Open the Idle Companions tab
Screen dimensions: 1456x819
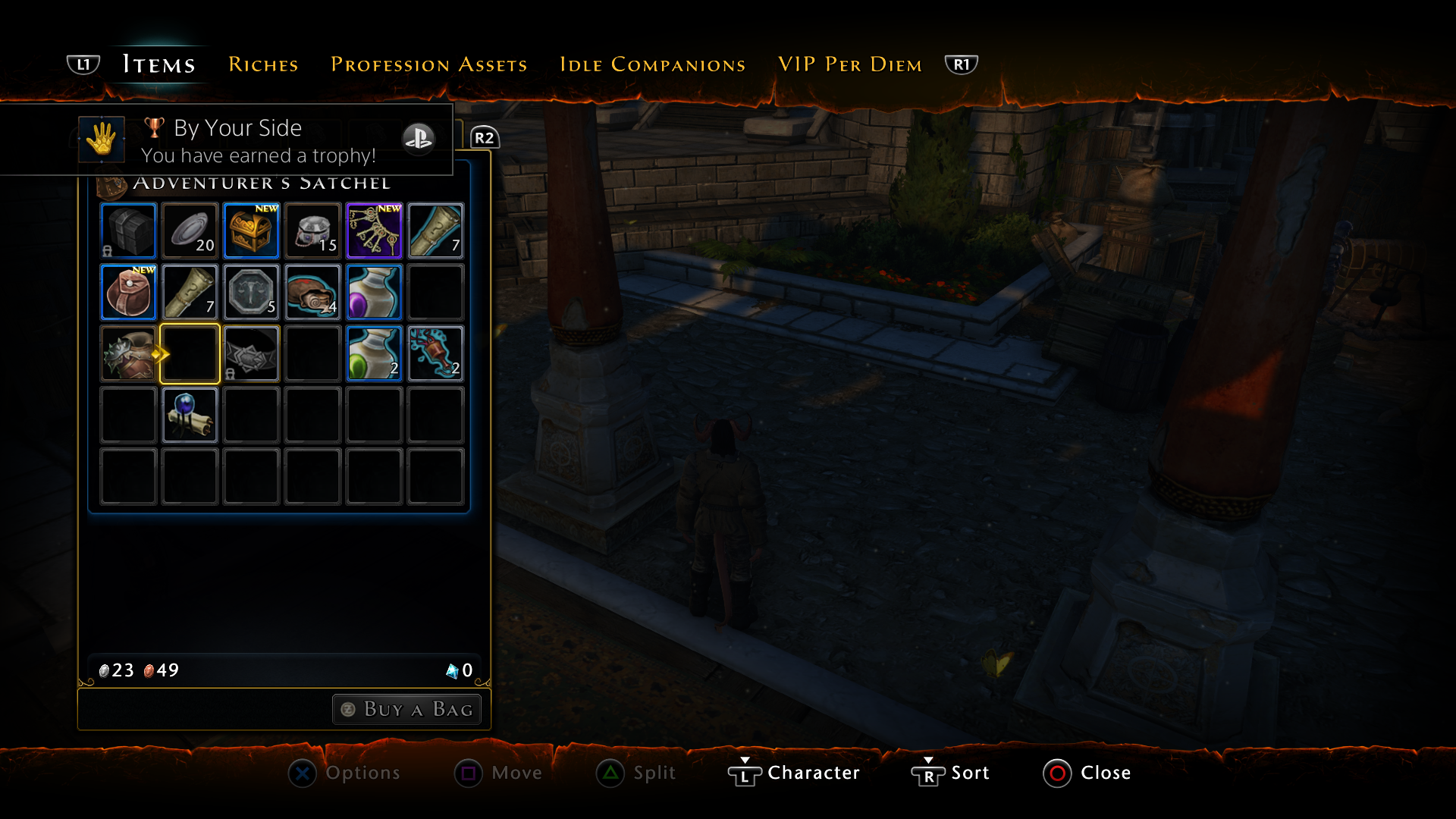click(652, 64)
